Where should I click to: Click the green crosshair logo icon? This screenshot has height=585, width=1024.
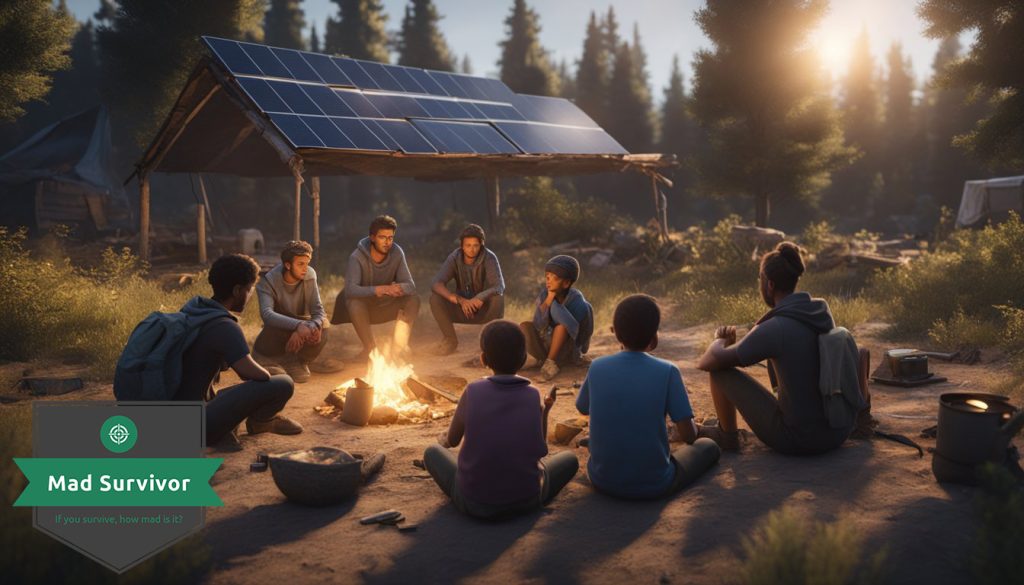[119, 433]
